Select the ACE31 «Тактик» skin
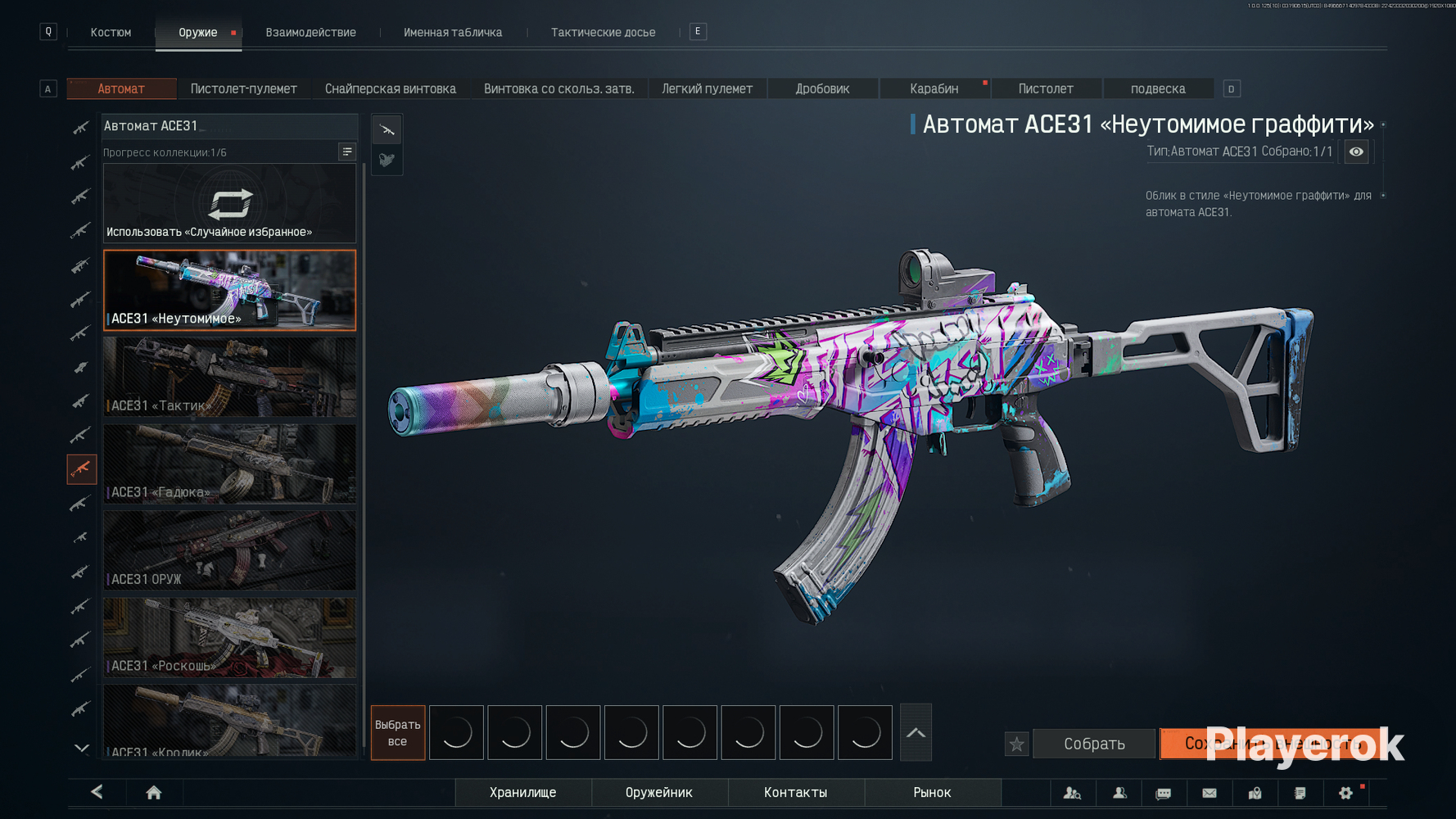 [229, 378]
